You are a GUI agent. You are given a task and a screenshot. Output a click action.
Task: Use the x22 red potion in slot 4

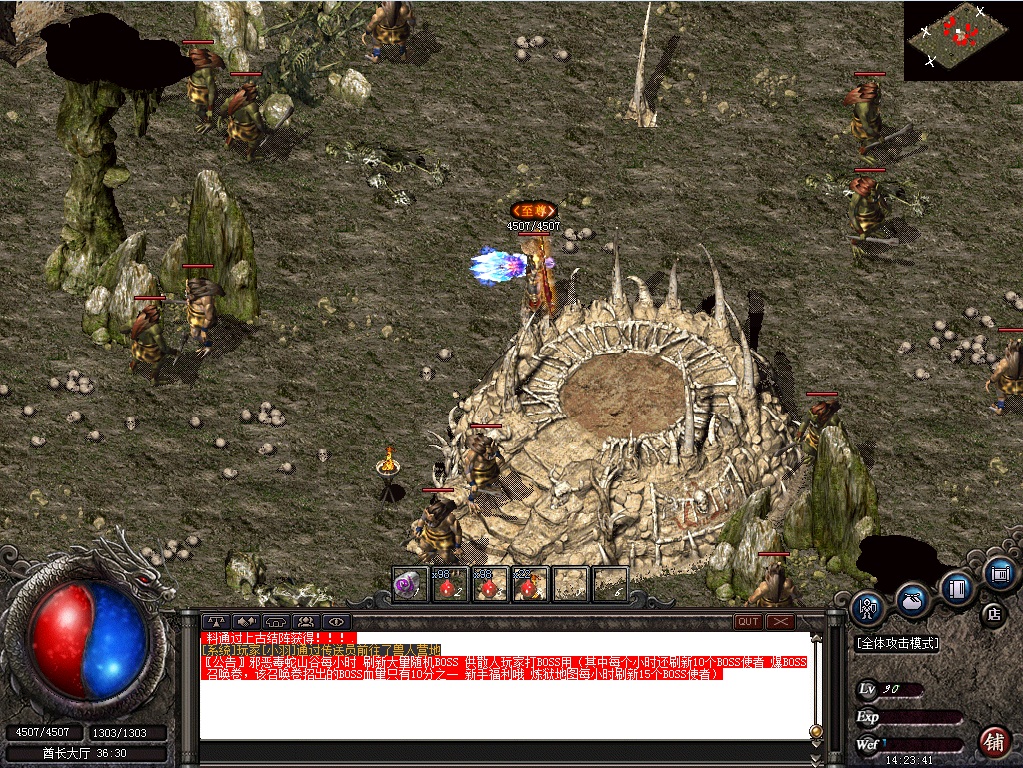point(529,584)
